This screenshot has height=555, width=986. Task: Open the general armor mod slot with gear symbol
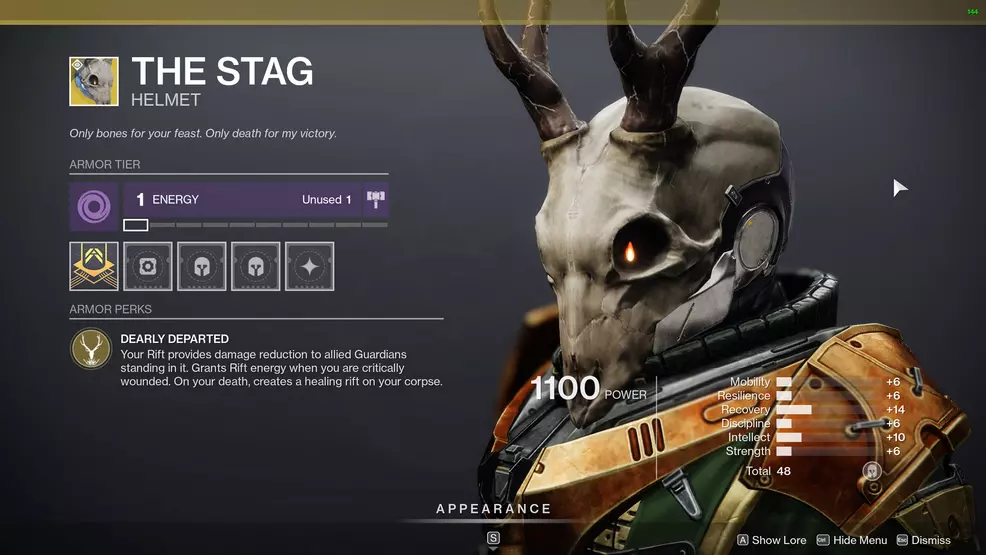148,266
